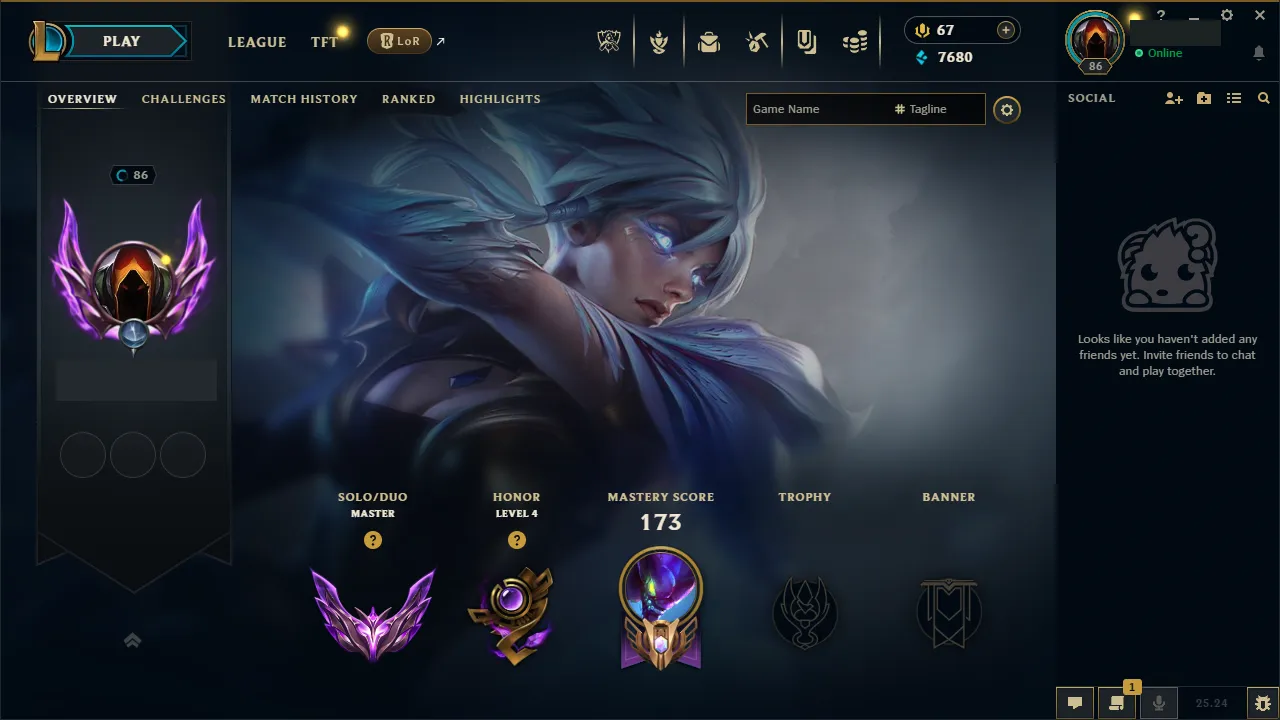Select the Clash icon in the top bar
The height and width of the screenshot is (720, 1280).
tap(659, 41)
